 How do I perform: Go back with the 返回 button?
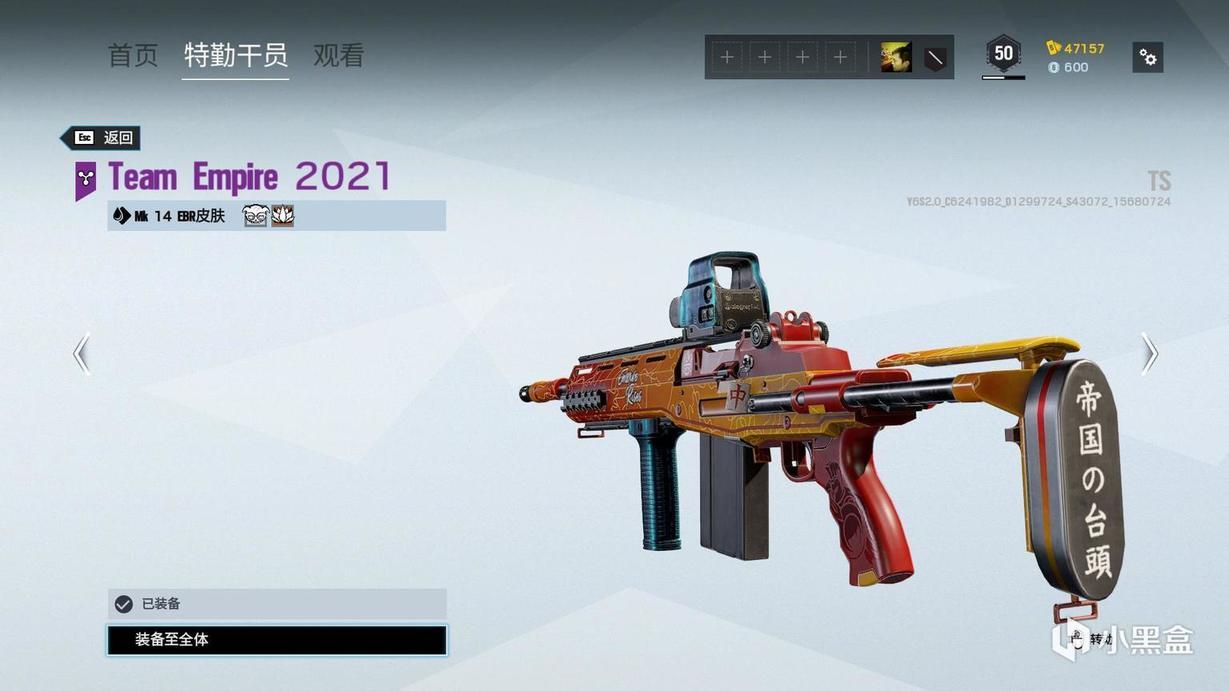click(101, 138)
